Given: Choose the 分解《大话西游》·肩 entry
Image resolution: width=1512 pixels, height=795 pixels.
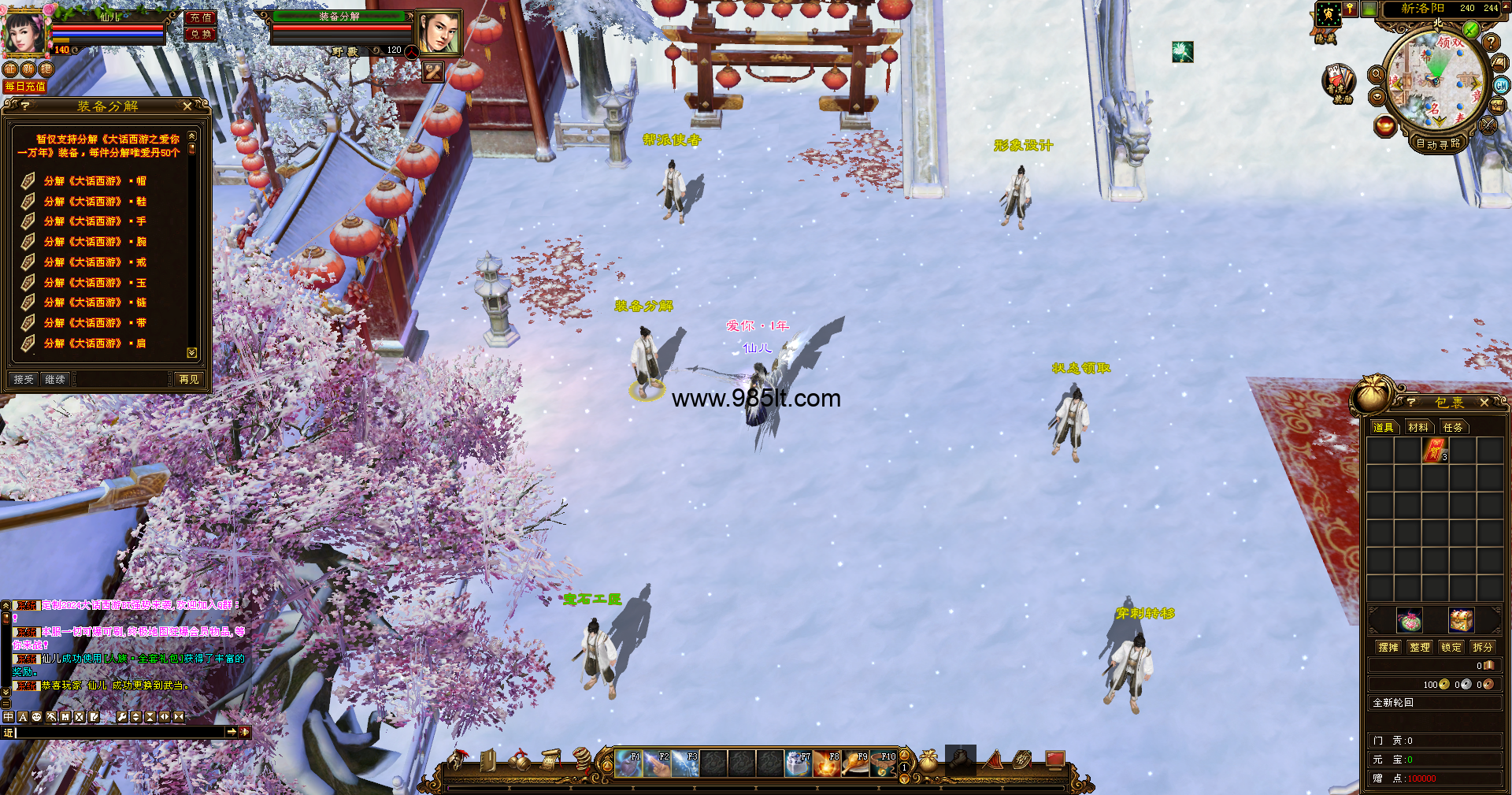Looking at the screenshot, I should pyautogui.click(x=94, y=344).
